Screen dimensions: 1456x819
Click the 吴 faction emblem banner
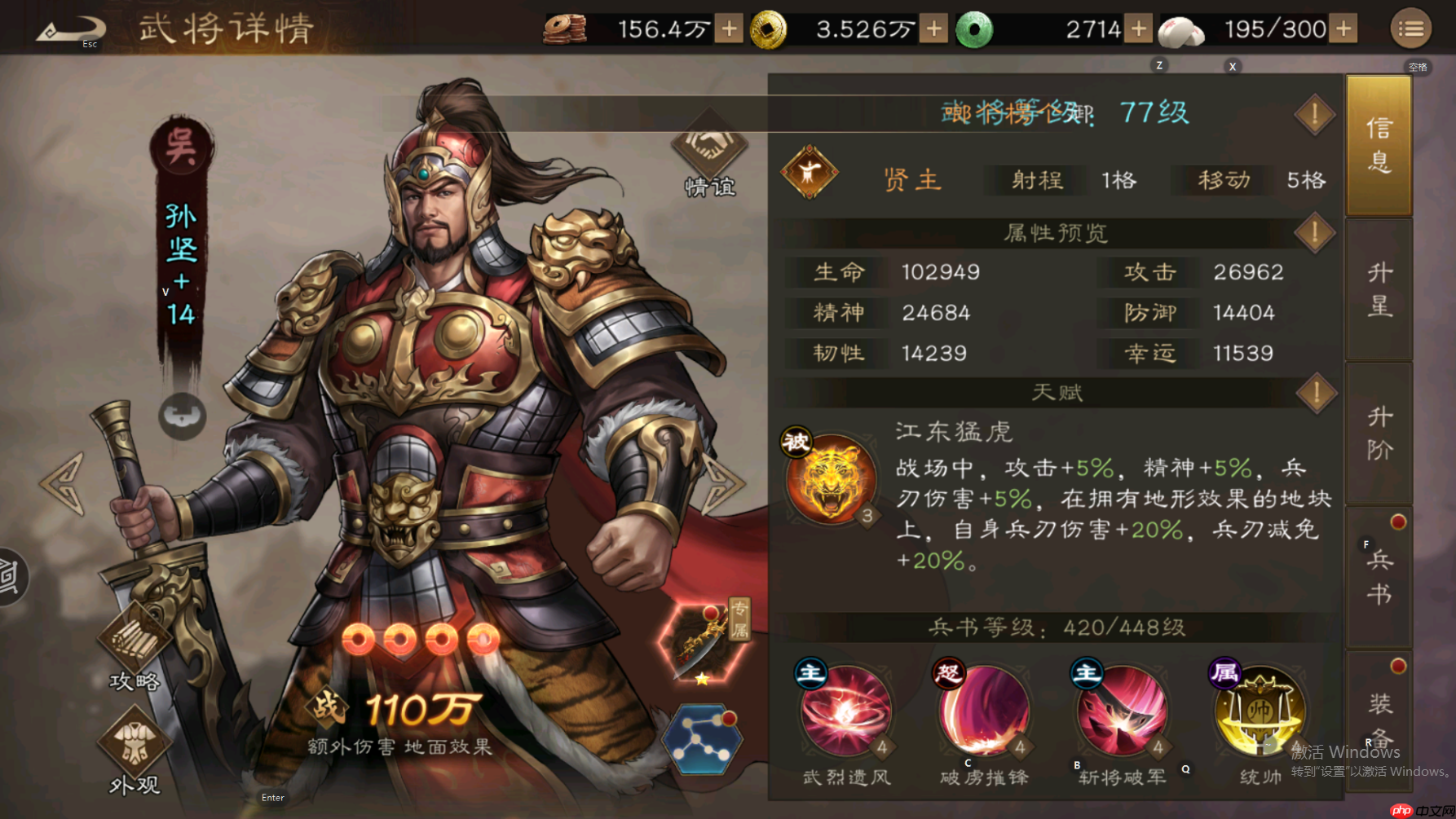coord(181,147)
